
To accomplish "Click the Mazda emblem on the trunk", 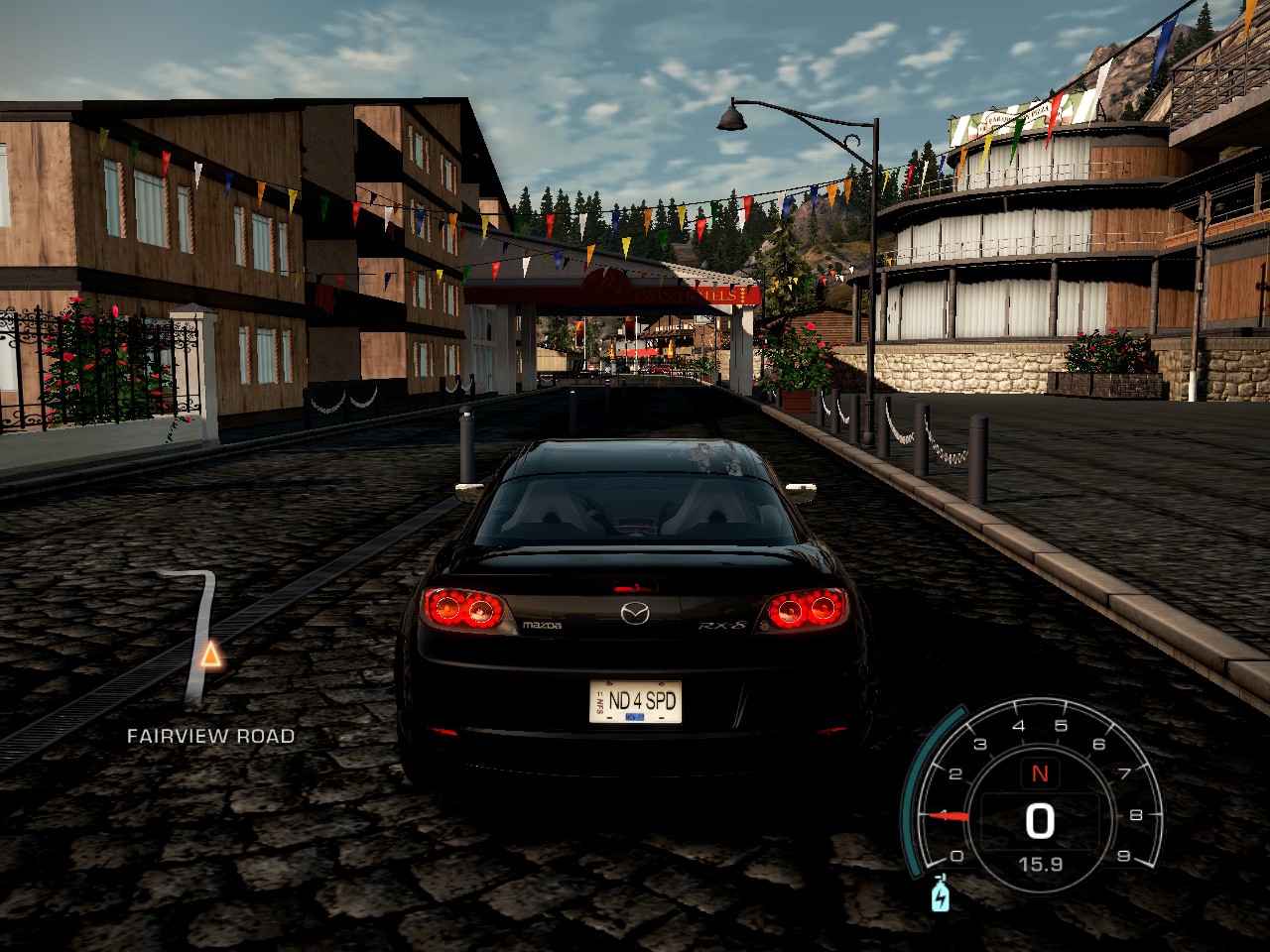I will click(x=636, y=612).
